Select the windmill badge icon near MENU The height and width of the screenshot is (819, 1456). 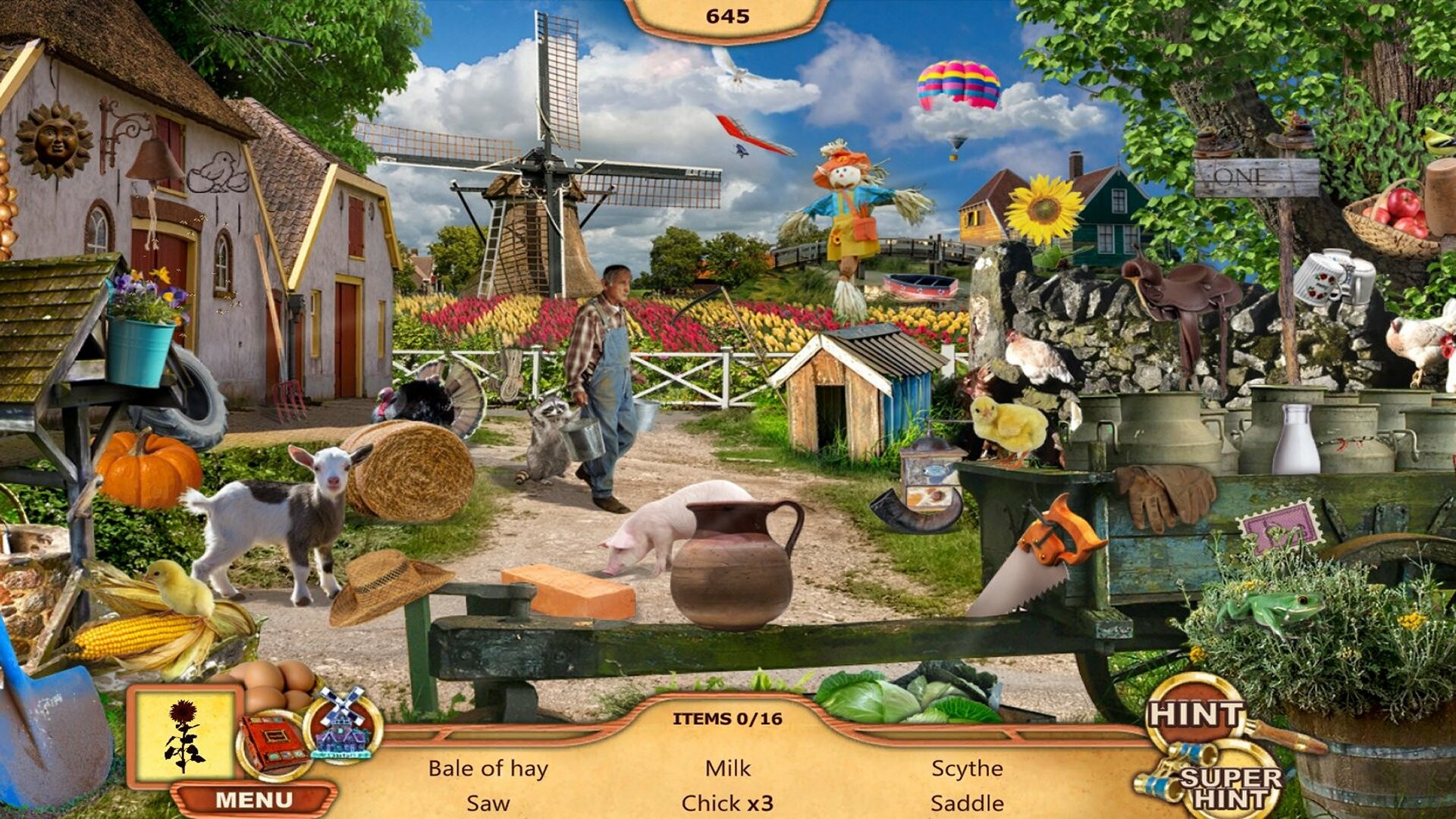343,732
